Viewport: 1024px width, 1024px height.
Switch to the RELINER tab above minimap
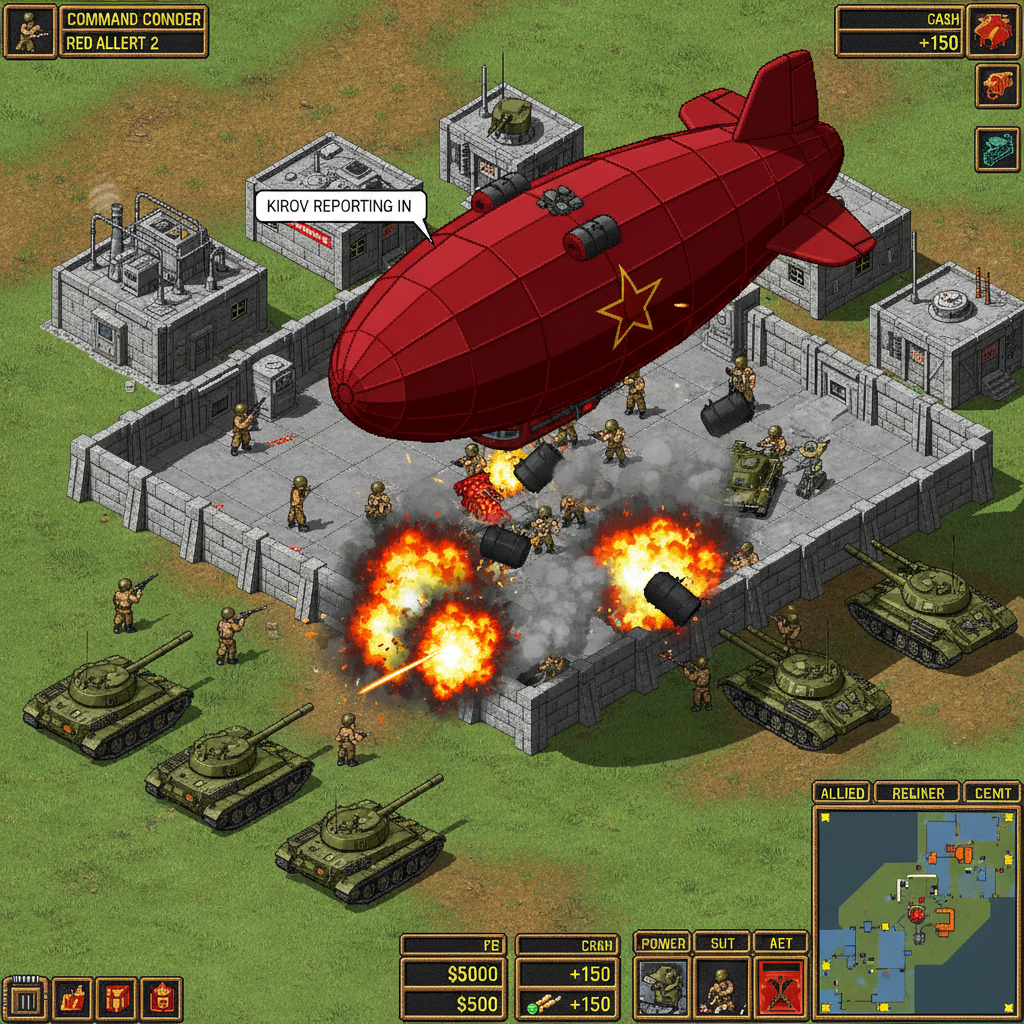pos(917,793)
